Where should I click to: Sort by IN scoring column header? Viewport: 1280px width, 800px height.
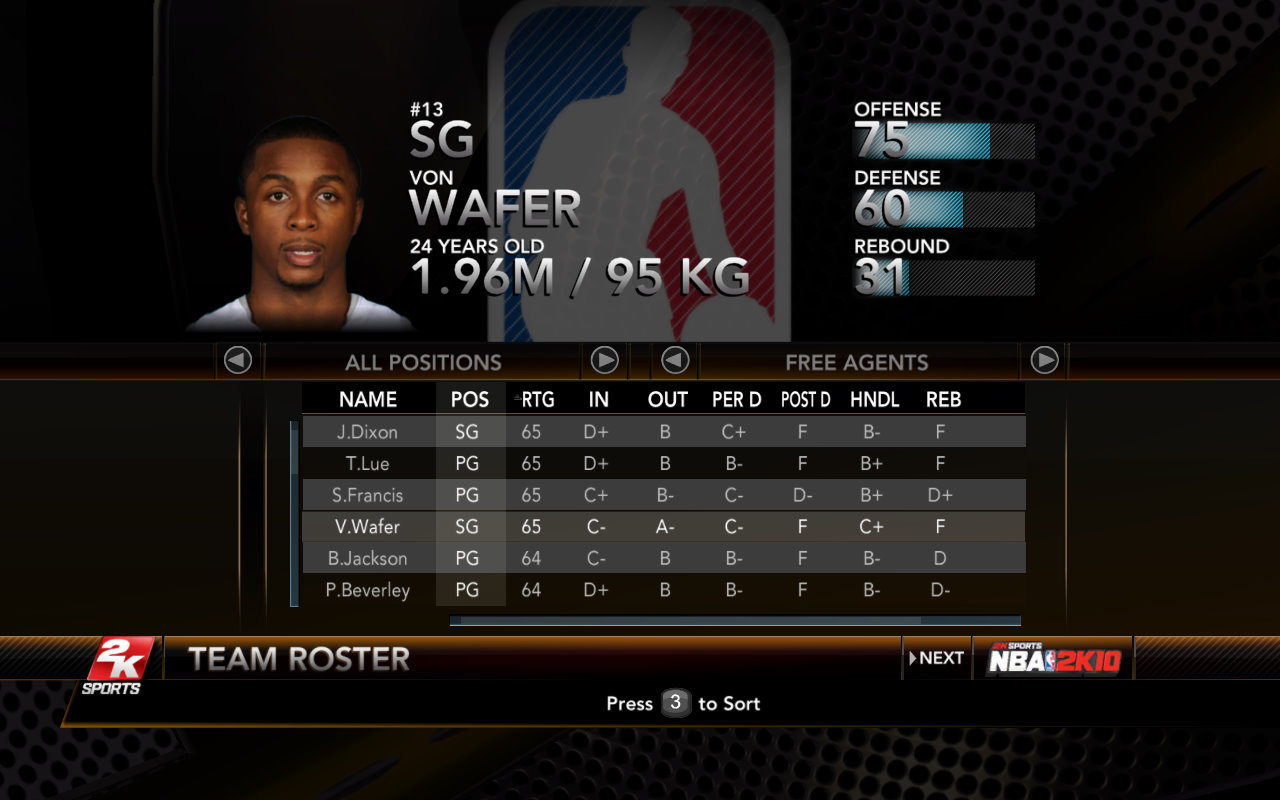coord(598,400)
